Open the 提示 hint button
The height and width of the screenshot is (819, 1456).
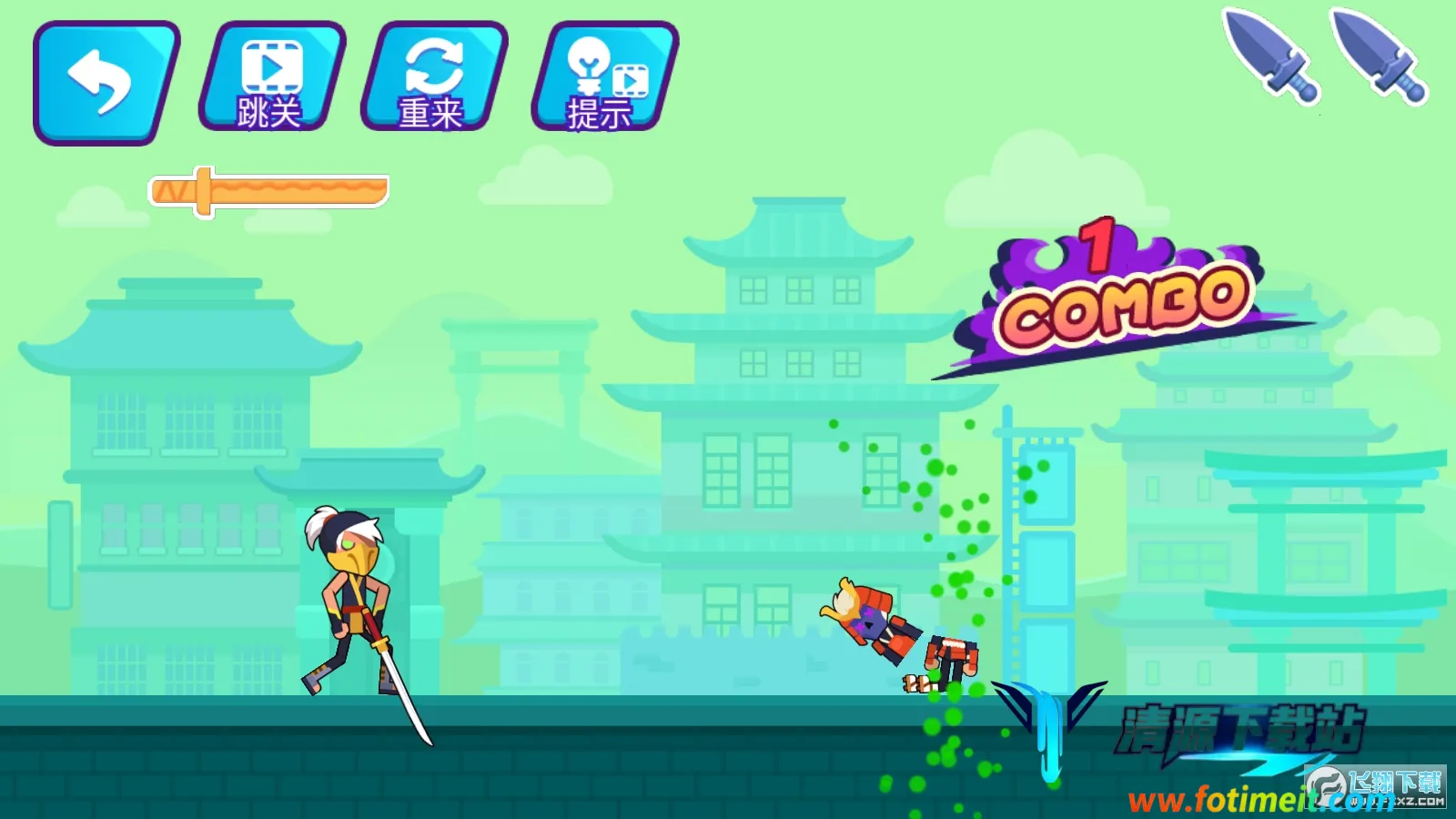tap(604, 78)
